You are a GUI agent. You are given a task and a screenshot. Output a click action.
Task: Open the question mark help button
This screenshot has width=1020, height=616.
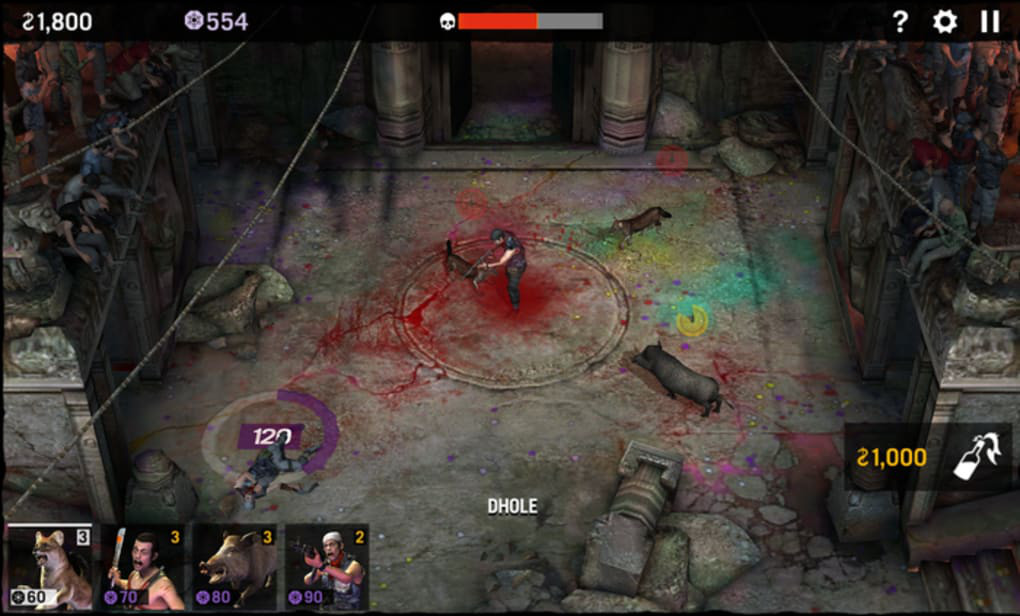(900, 21)
